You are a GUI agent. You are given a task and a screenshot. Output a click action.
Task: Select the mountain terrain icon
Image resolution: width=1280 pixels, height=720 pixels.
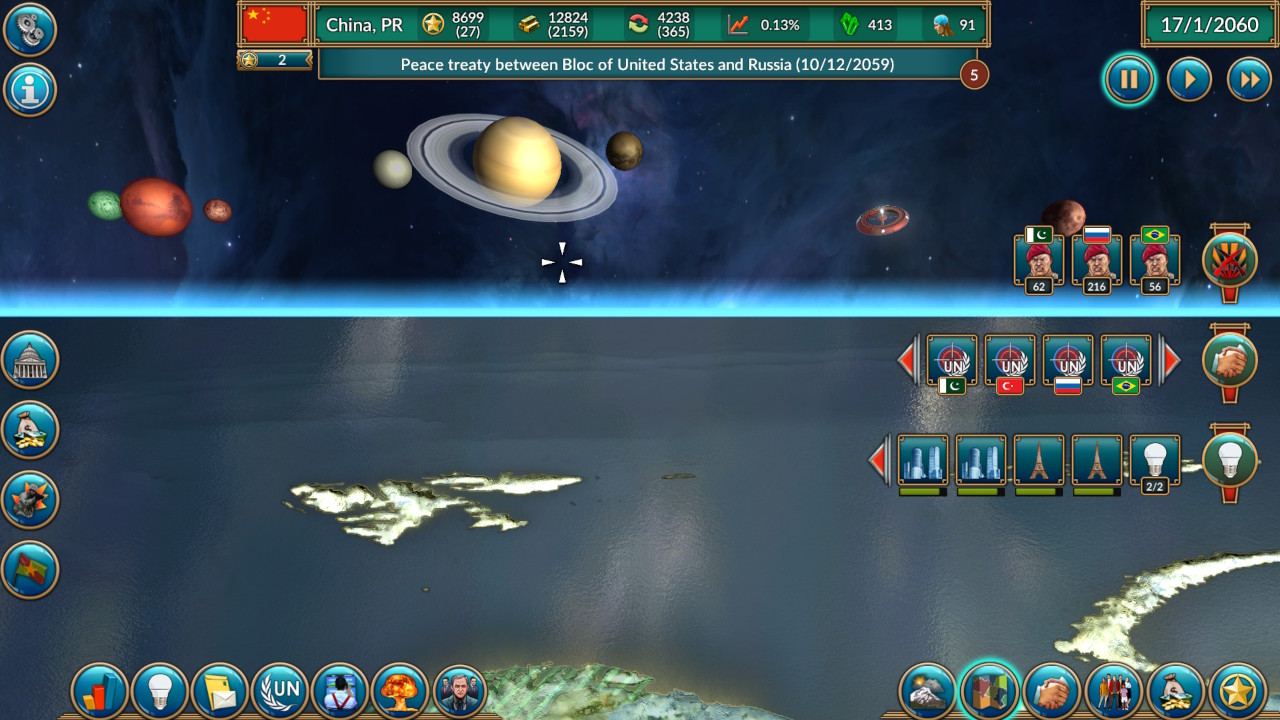pos(930,690)
